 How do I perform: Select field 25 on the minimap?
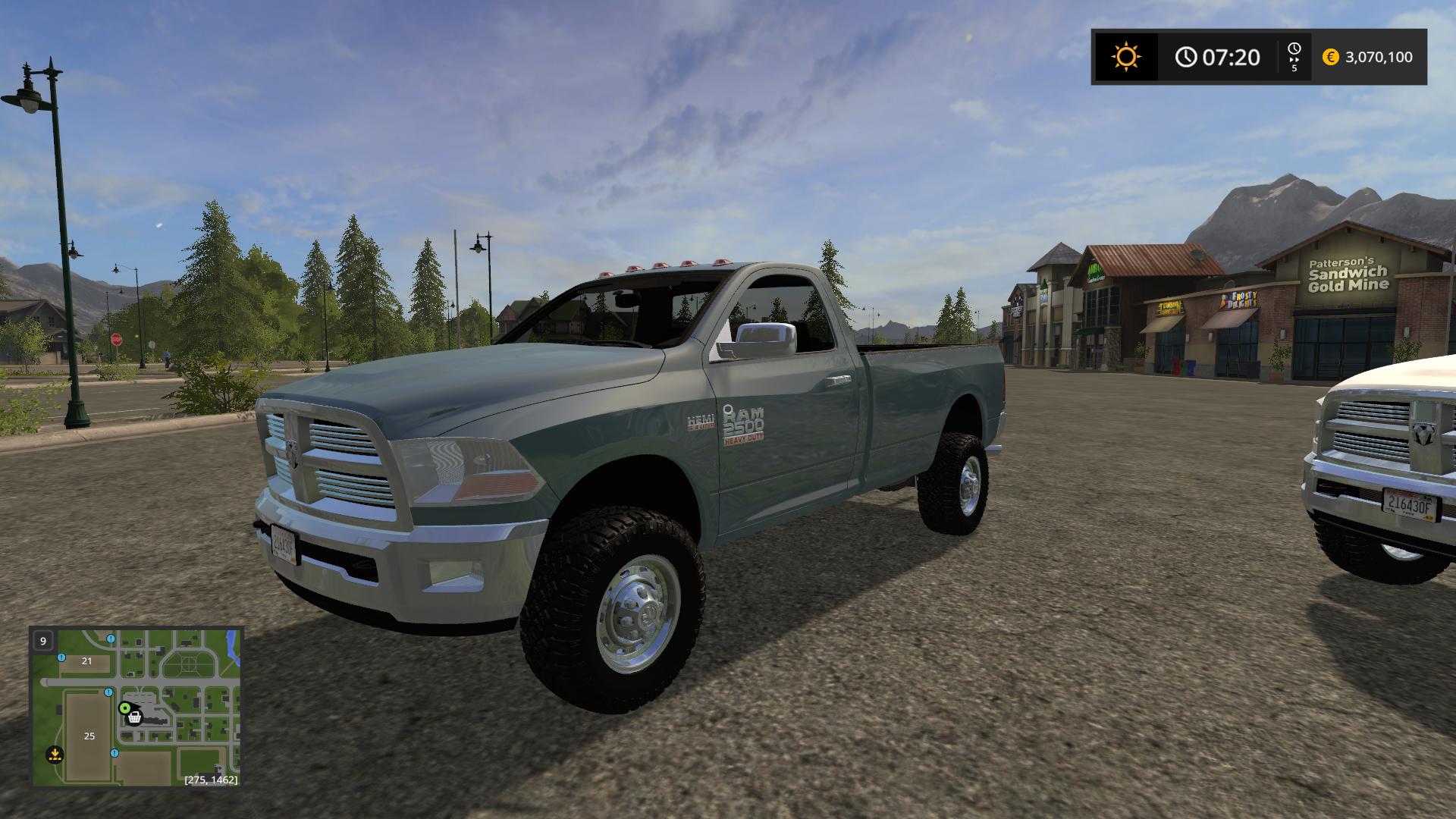pos(89,736)
